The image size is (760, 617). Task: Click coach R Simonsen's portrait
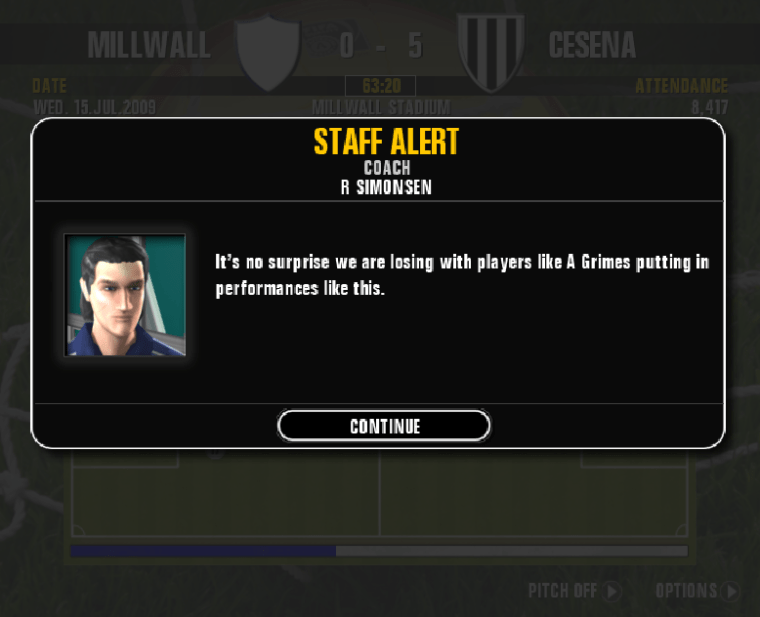[125, 296]
